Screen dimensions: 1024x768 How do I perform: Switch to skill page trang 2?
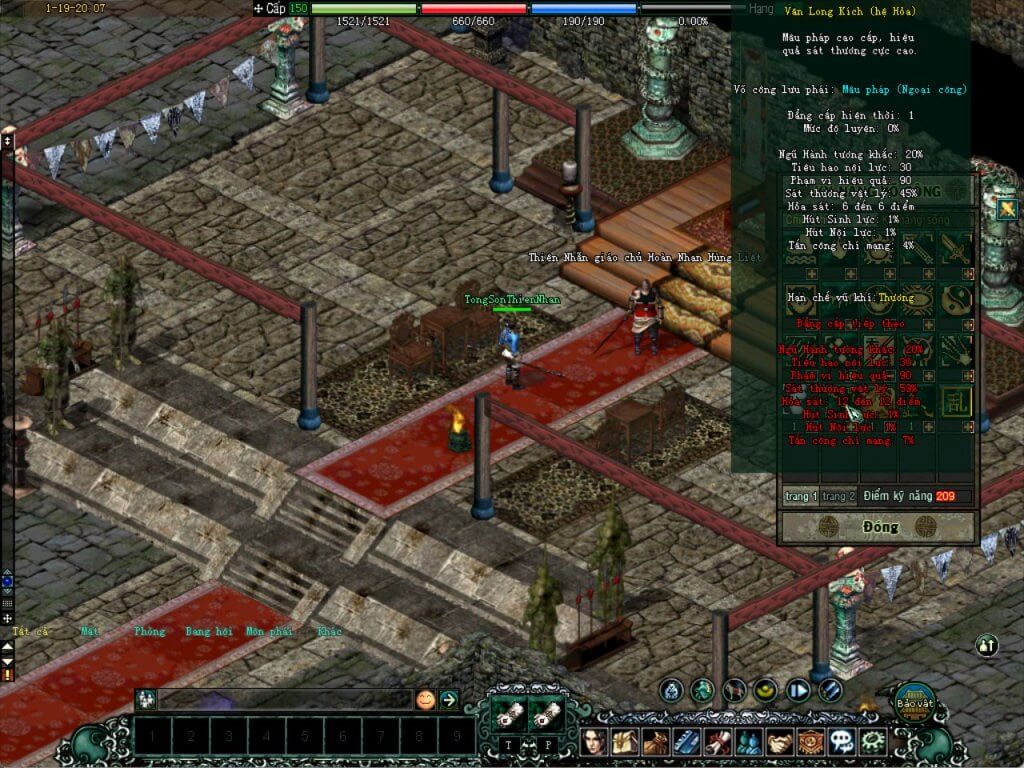coord(839,496)
